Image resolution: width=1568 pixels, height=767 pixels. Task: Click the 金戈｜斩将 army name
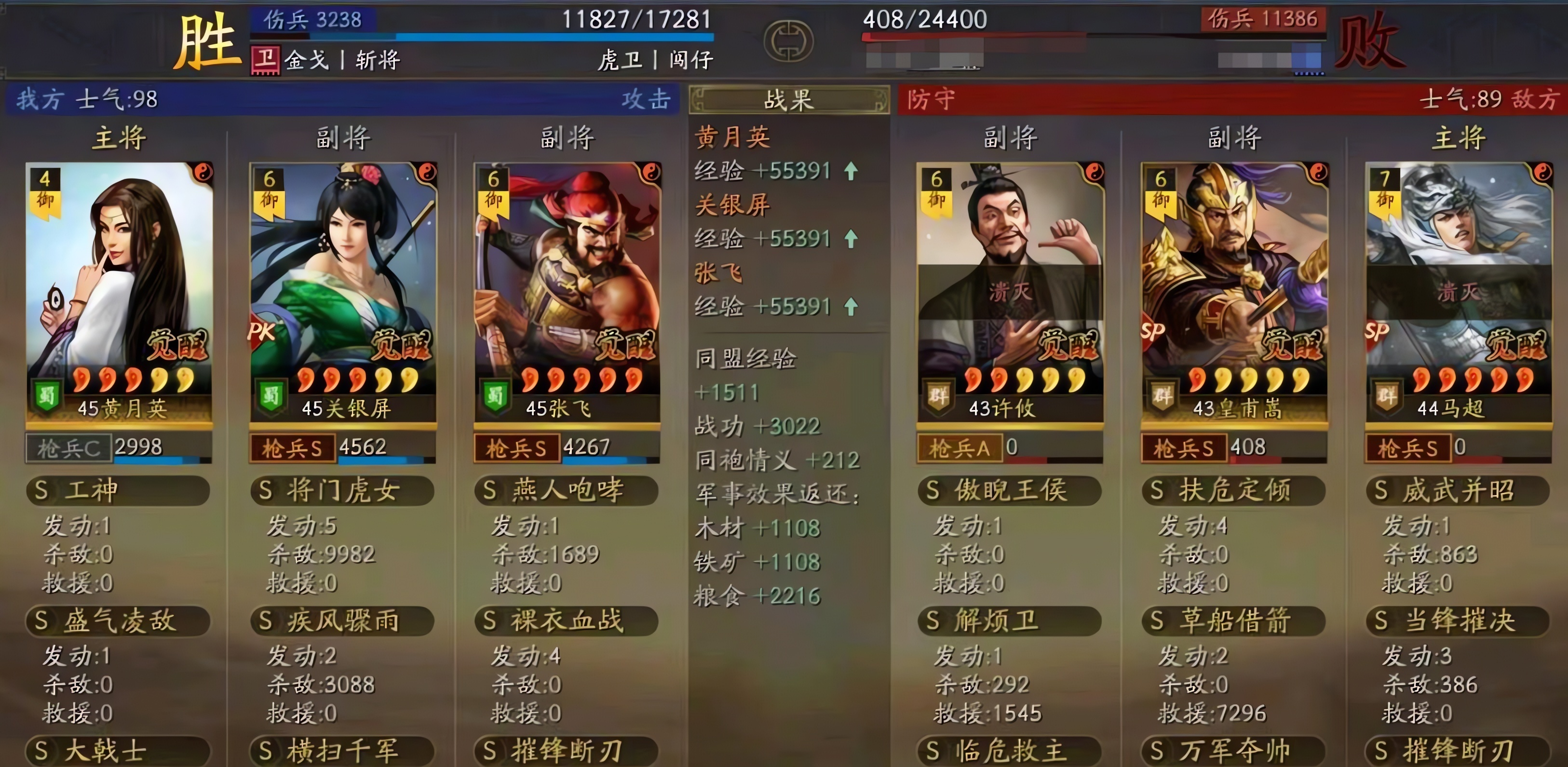(343, 61)
